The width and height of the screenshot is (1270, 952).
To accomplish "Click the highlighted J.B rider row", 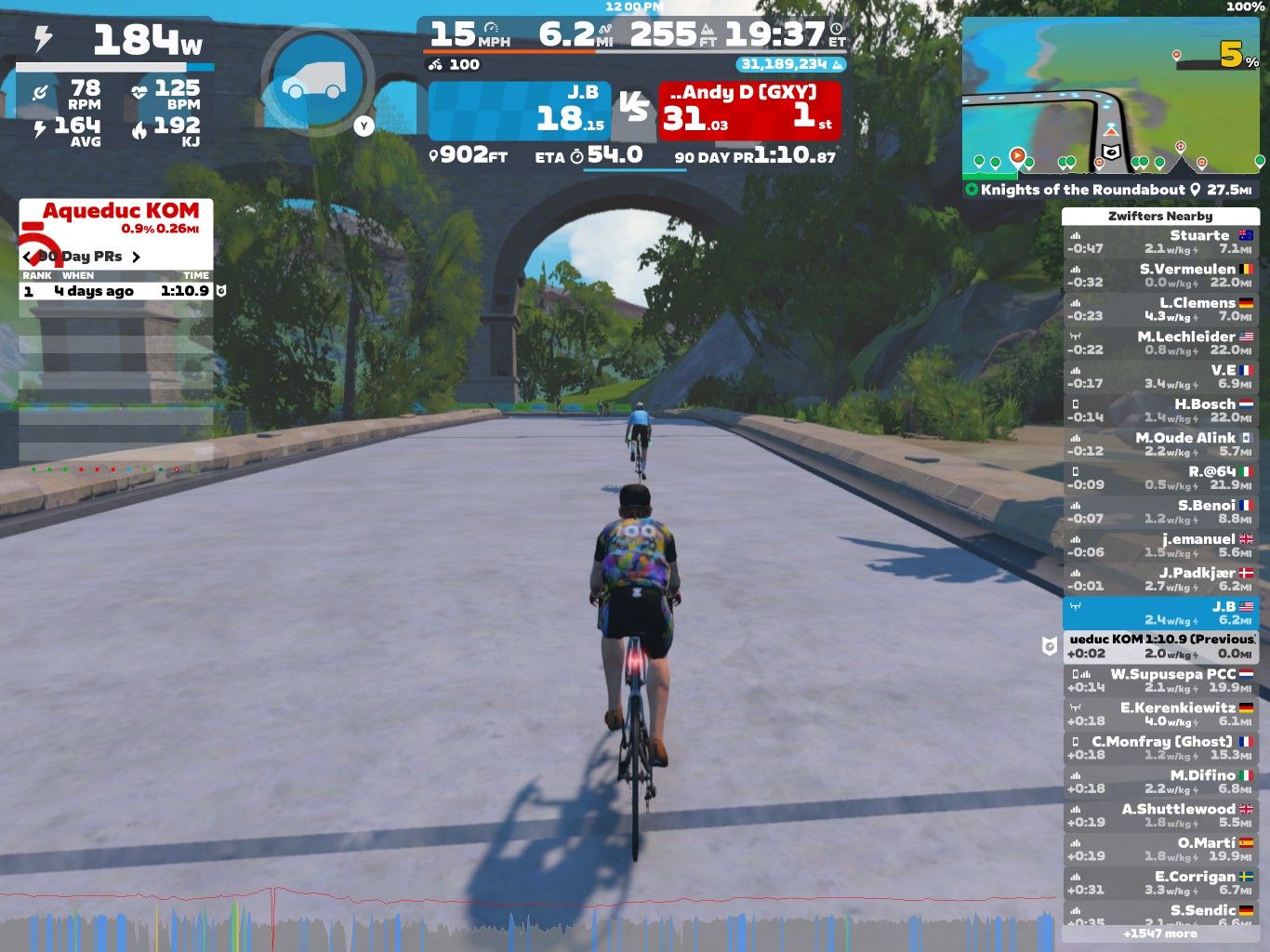I will click(x=1160, y=613).
